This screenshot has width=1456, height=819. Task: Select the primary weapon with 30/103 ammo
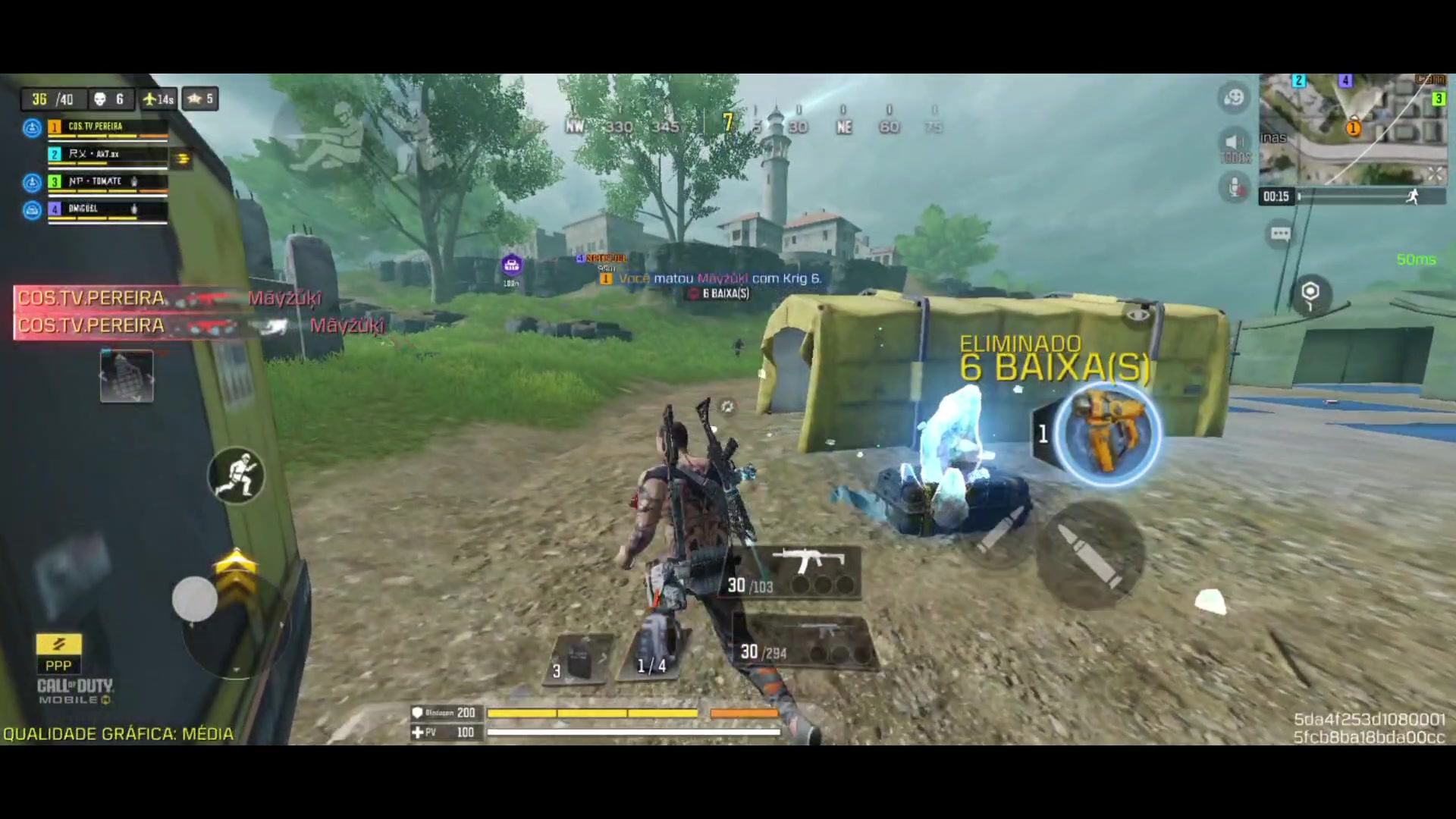tap(792, 573)
